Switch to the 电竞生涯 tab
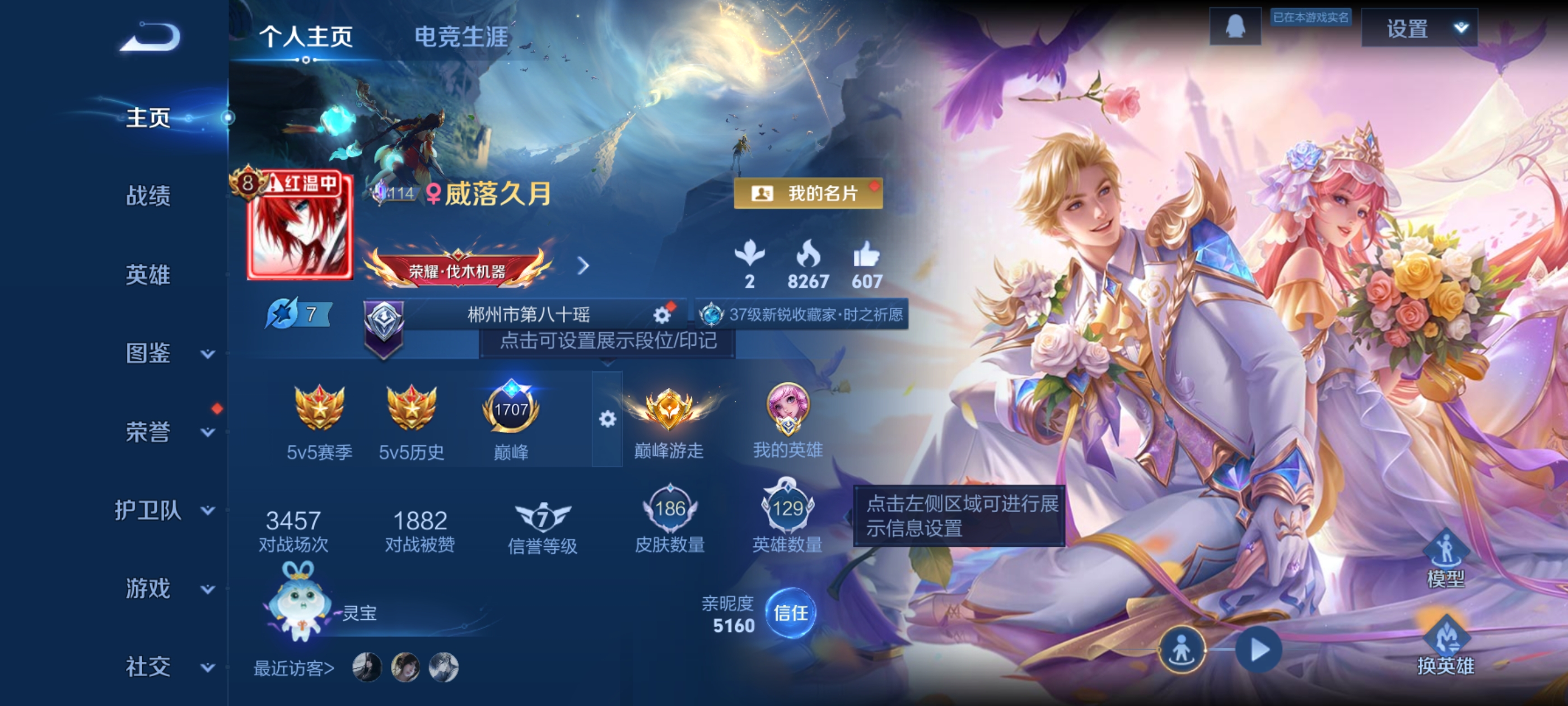Viewport: 1568px width, 706px height. coord(460,36)
